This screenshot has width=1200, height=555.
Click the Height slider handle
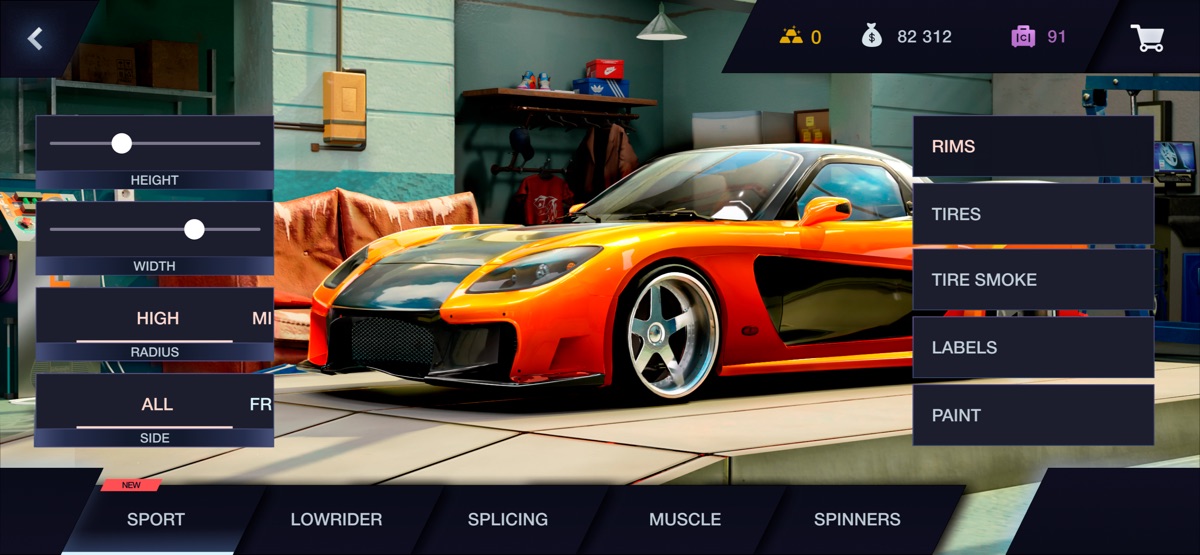coord(122,143)
